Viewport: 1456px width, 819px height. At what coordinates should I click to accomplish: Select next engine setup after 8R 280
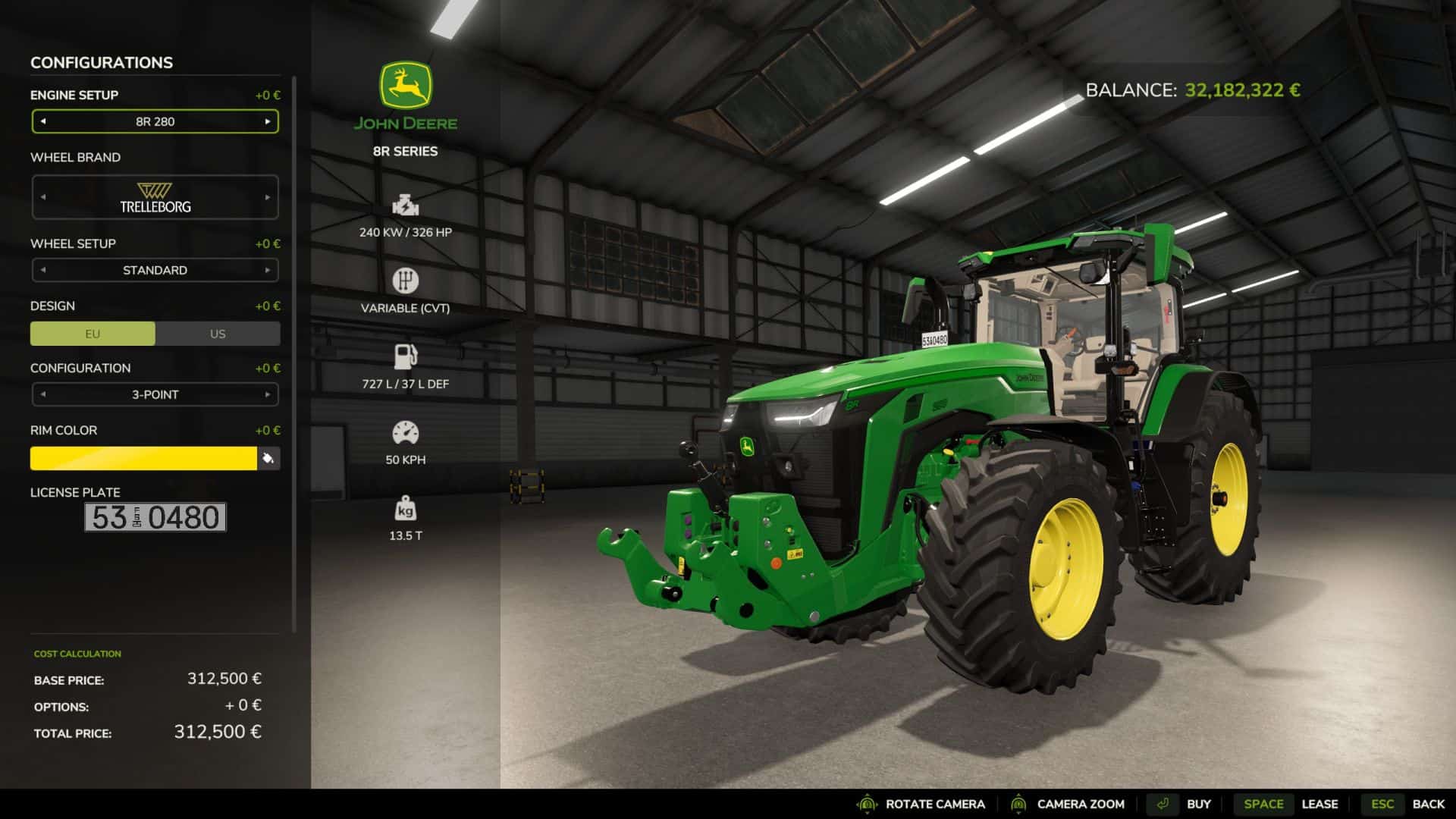268,121
